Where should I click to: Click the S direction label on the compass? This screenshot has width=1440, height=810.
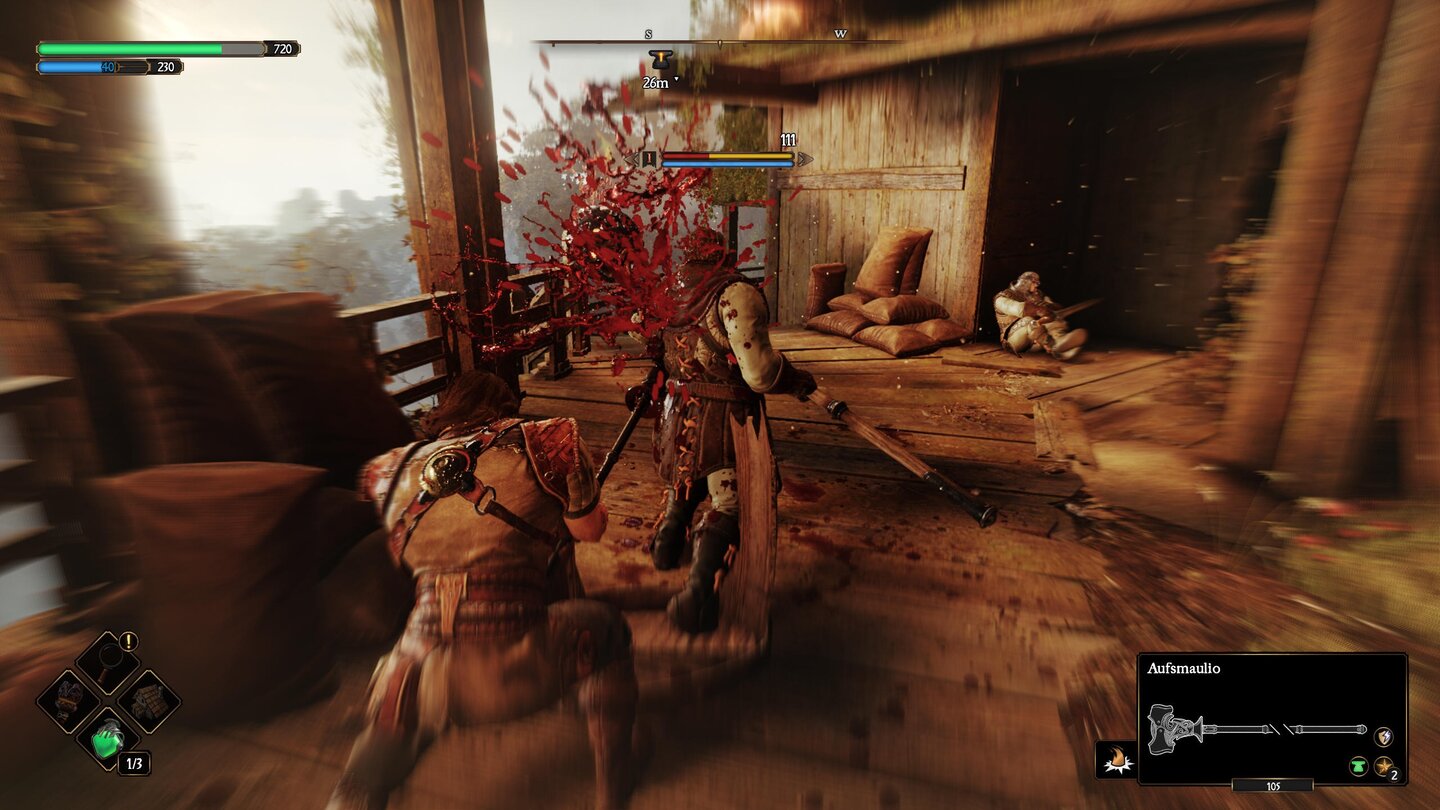pyautogui.click(x=648, y=32)
